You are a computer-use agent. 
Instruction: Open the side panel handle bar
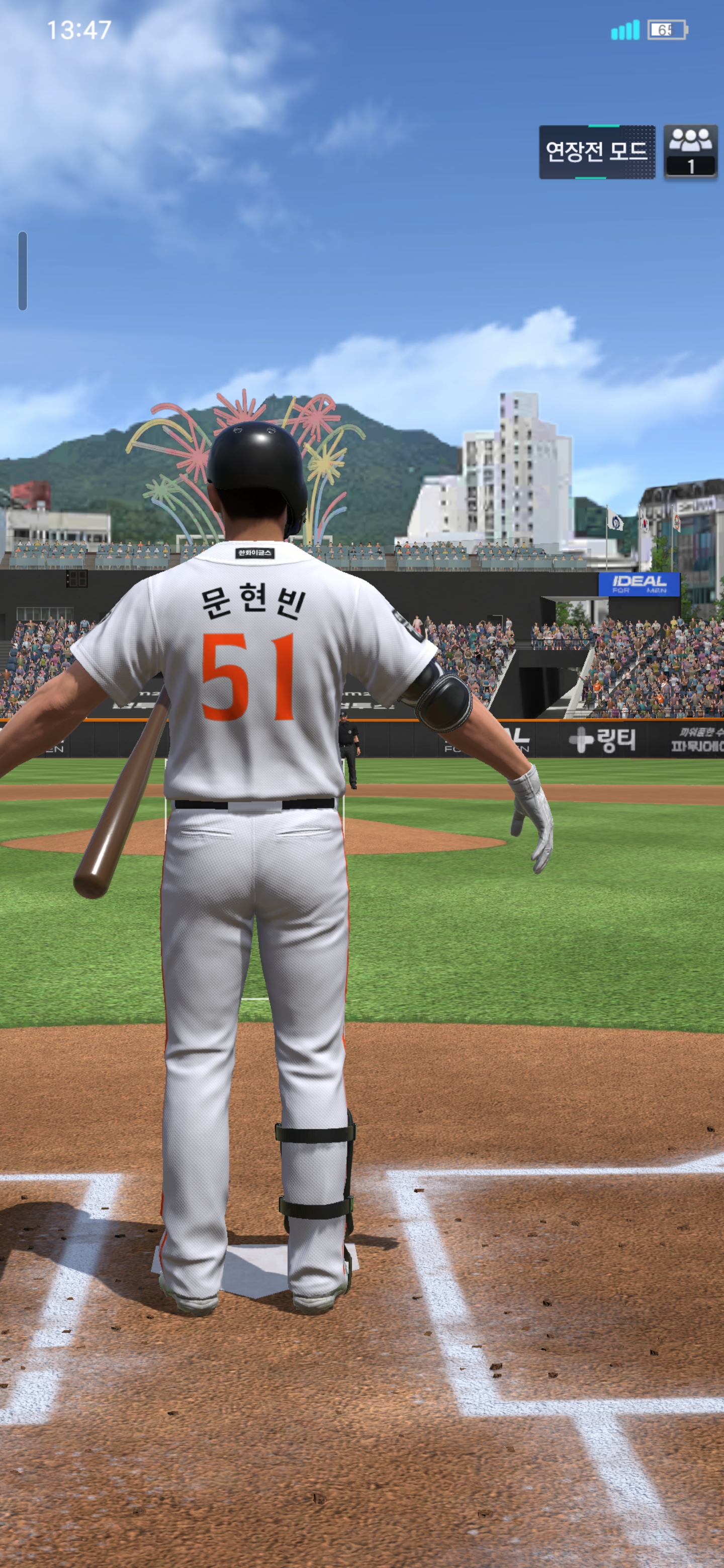tap(23, 271)
